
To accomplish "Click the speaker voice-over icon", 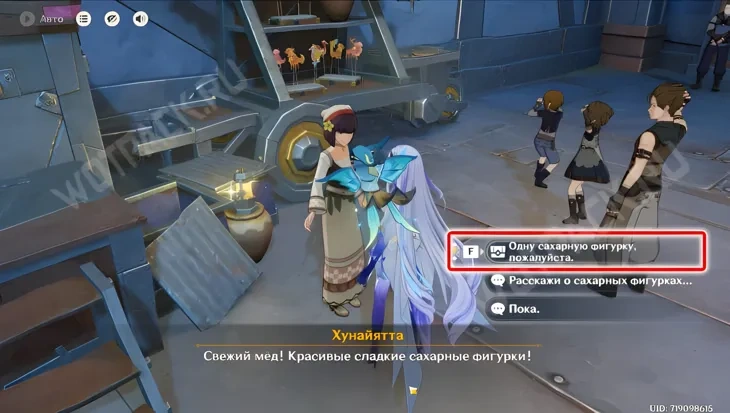I will pos(140,18).
